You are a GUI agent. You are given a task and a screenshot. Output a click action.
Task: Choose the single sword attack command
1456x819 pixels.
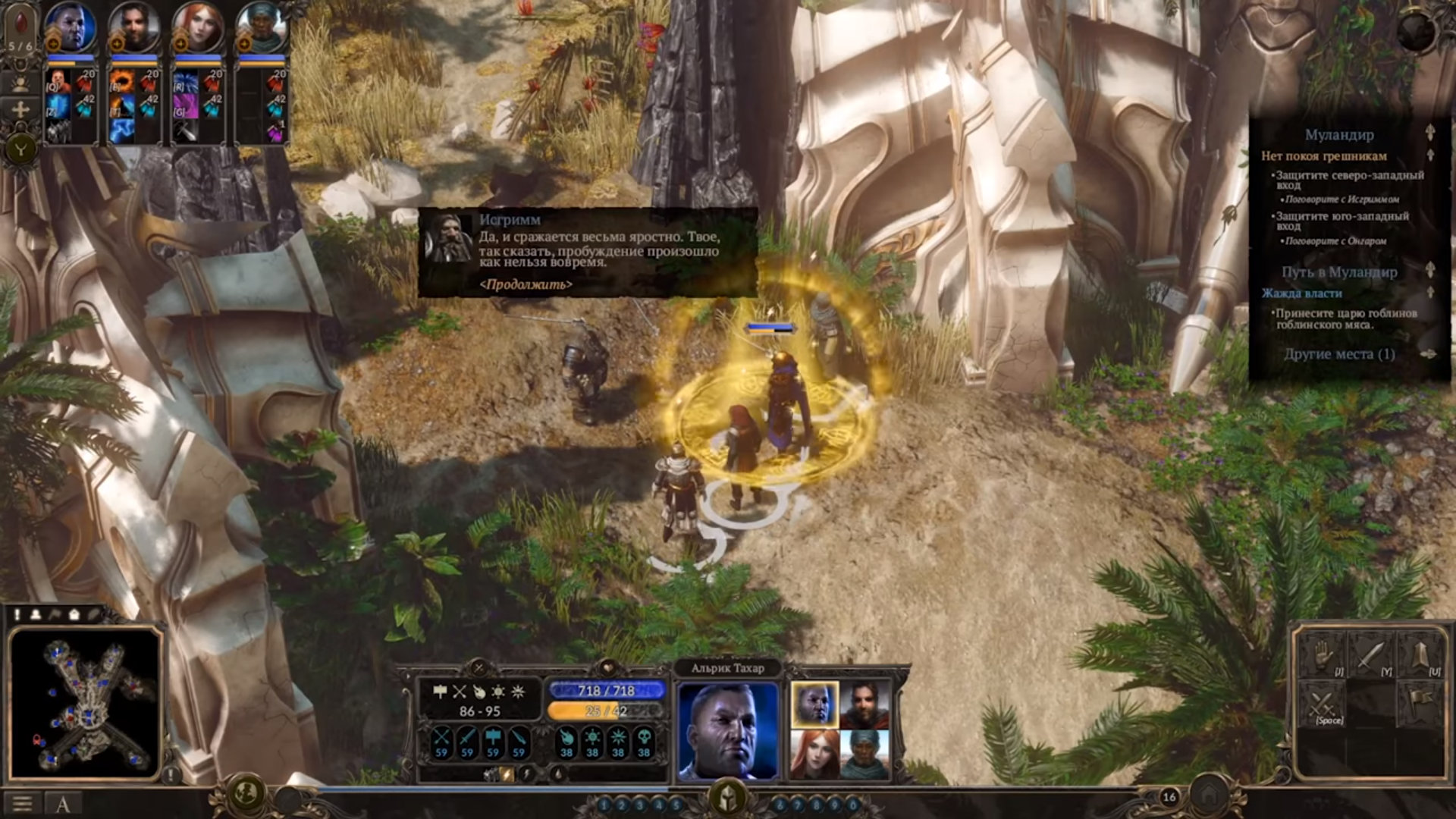[x=1371, y=654]
